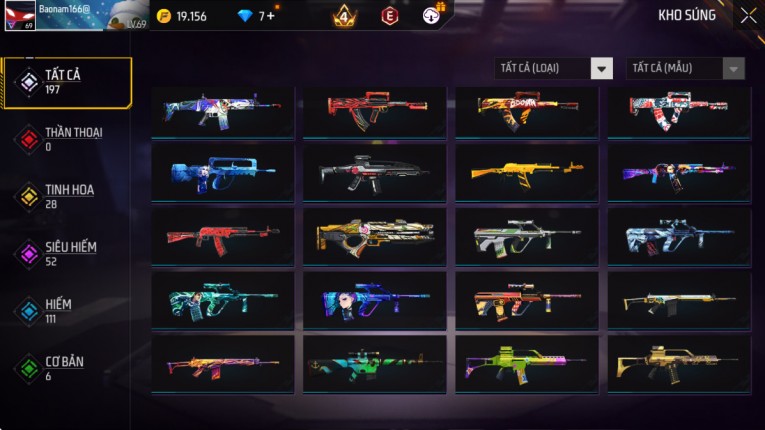The height and width of the screenshot is (430, 765).
Task: Choose the lime green rifle skin
Action: 527,363
